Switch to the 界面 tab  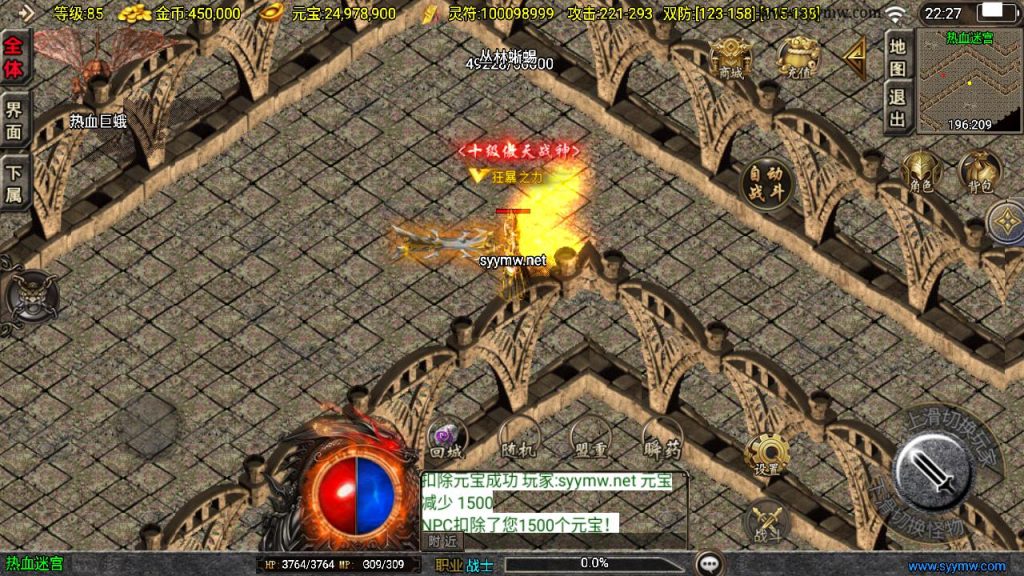pyautogui.click(x=14, y=120)
